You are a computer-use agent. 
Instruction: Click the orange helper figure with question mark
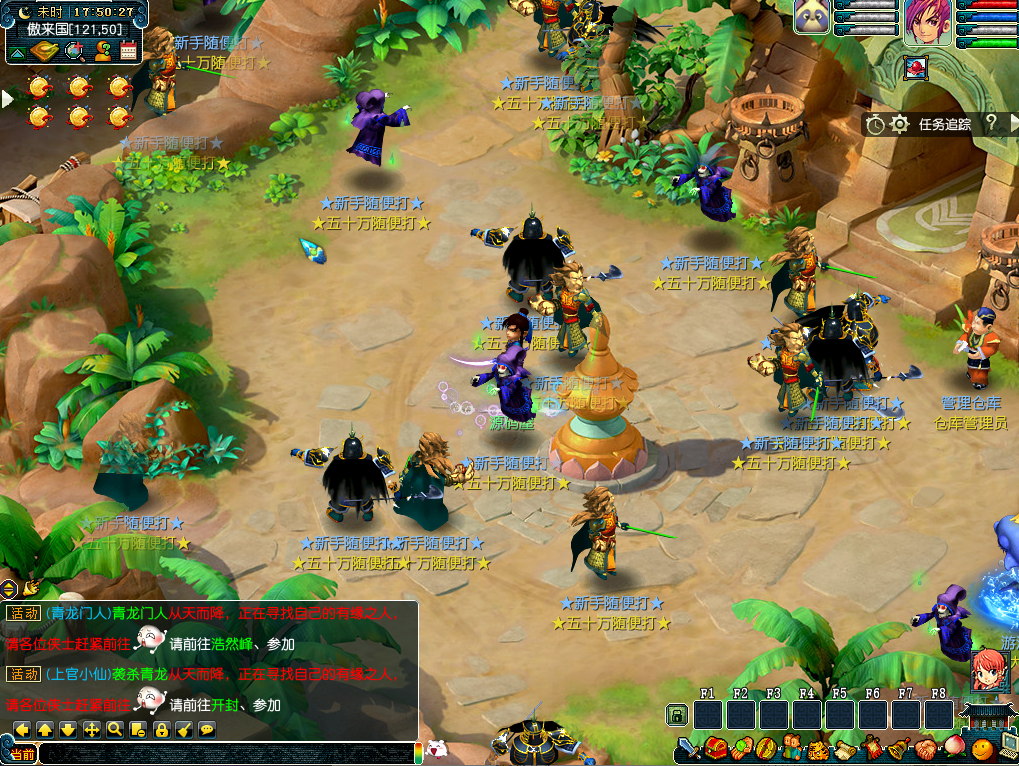[101, 53]
